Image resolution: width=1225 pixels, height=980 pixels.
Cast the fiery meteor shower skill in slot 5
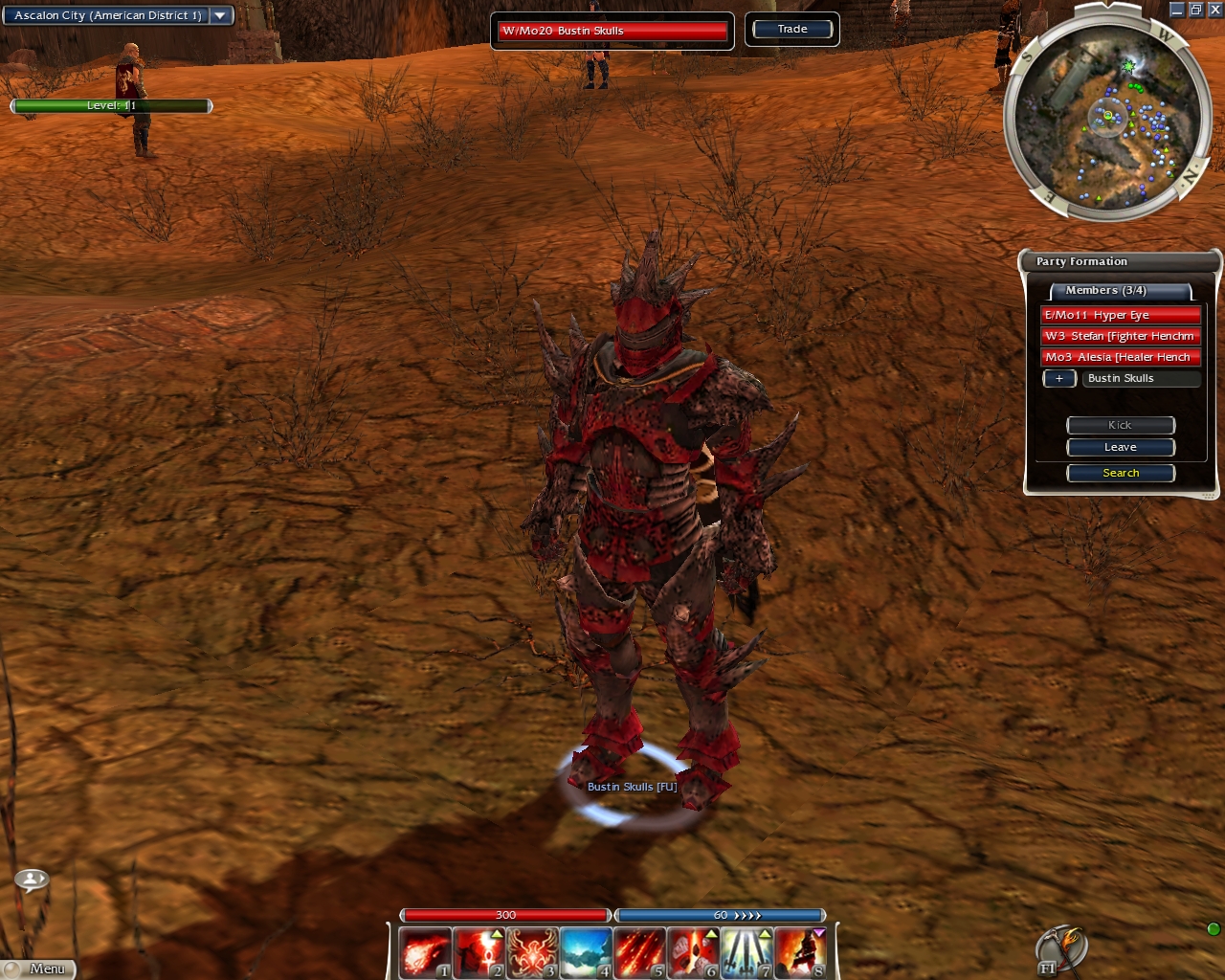[638, 953]
